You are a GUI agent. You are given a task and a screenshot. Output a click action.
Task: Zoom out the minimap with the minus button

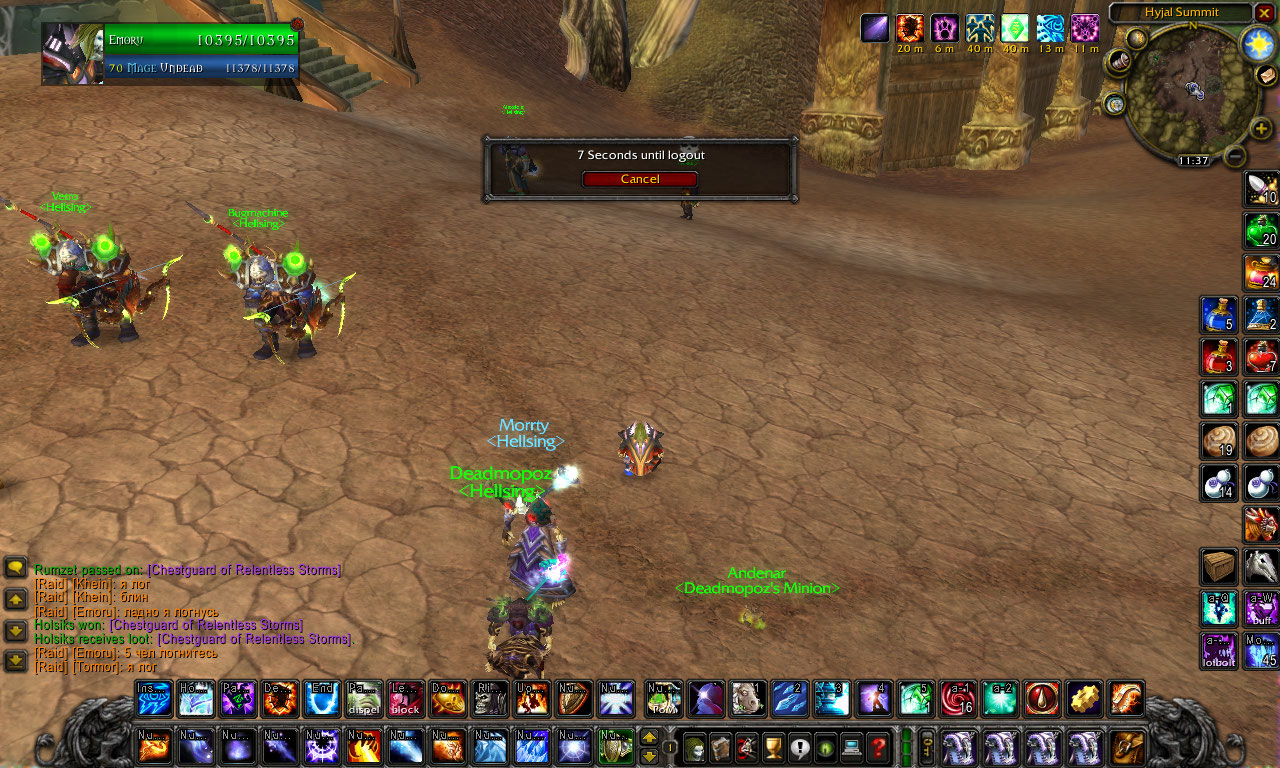tap(1235, 156)
